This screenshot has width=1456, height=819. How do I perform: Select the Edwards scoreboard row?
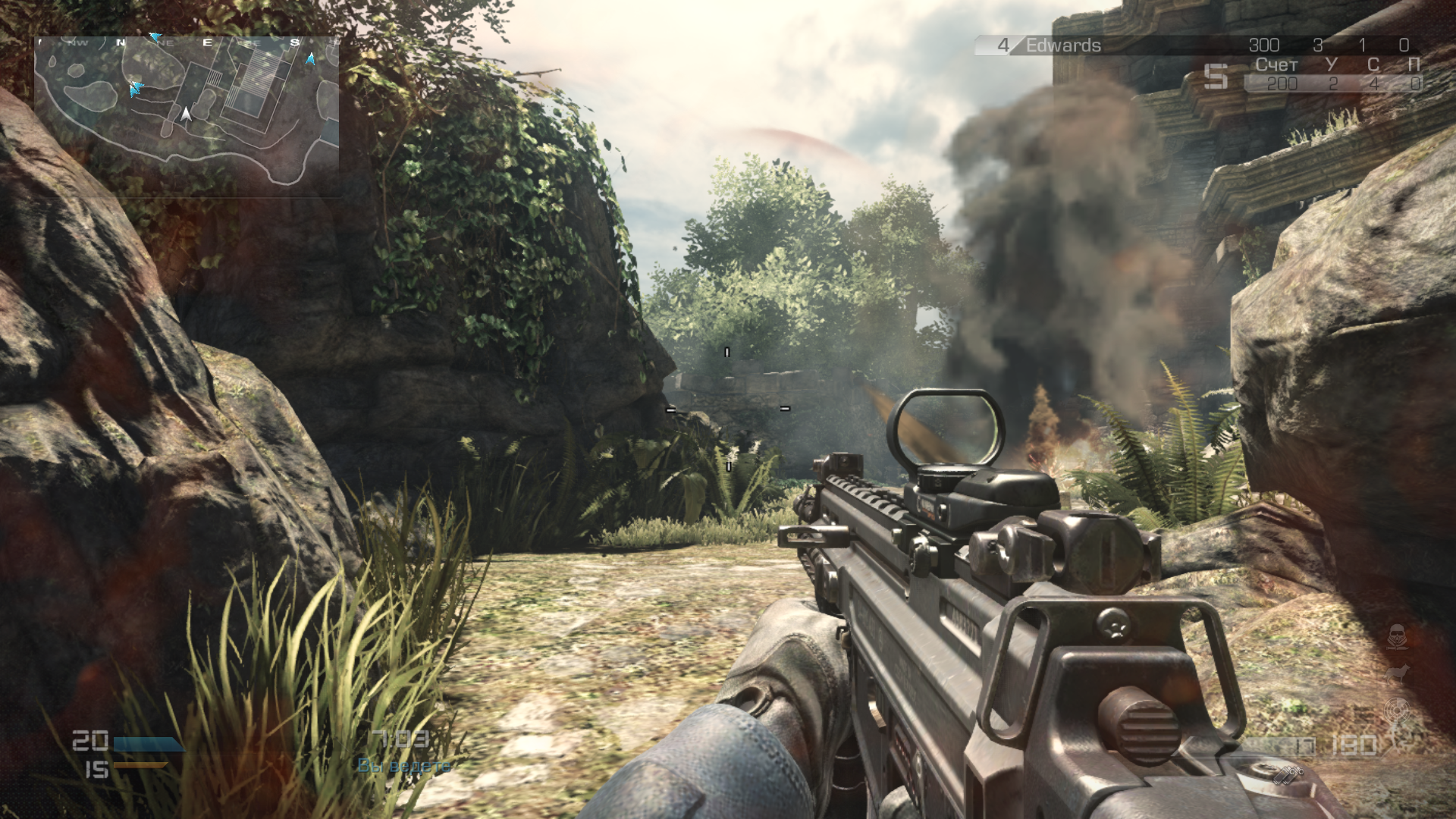[1197, 45]
